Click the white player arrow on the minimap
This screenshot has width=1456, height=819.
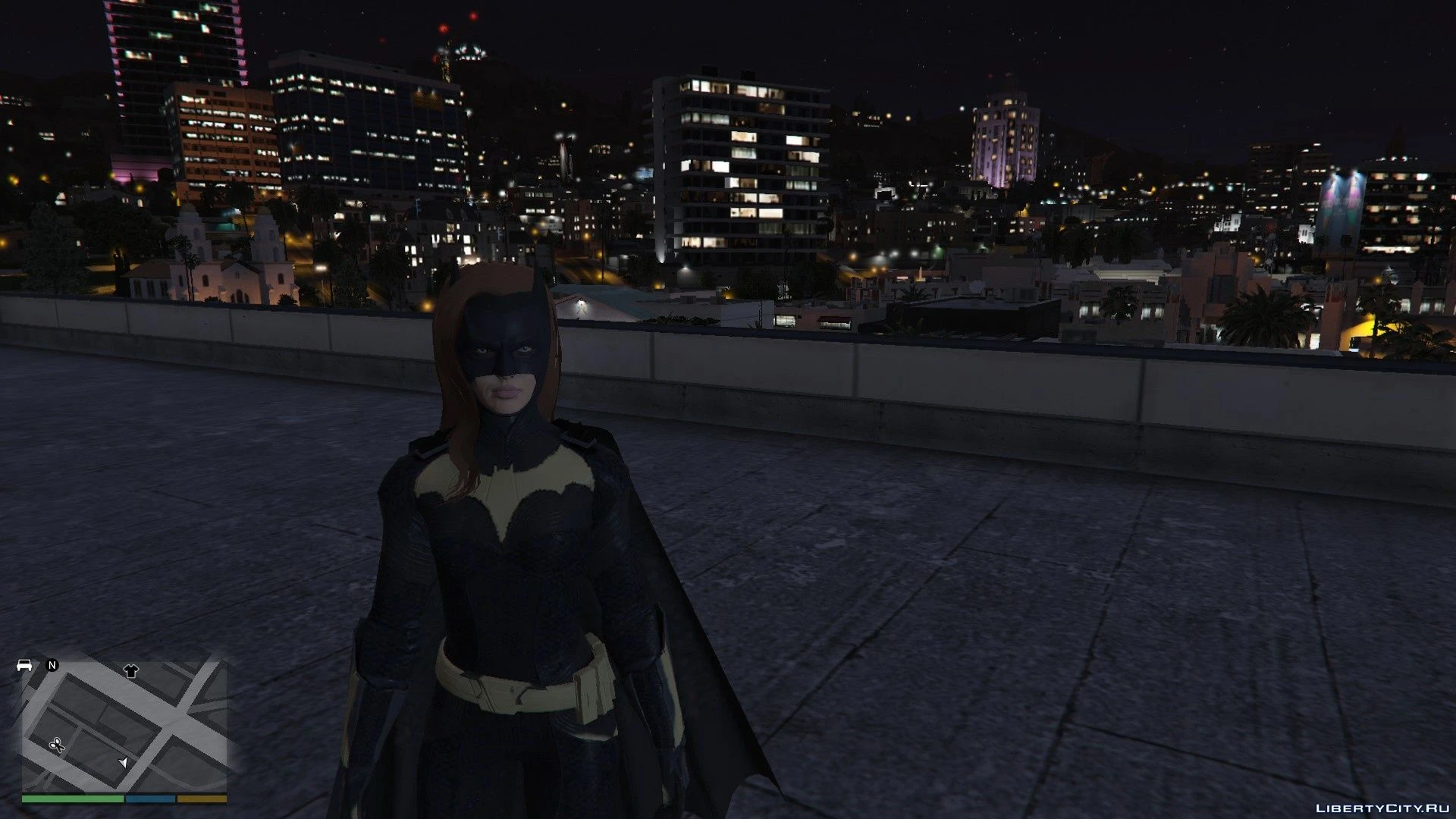pyautogui.click(x=124, y=764)
